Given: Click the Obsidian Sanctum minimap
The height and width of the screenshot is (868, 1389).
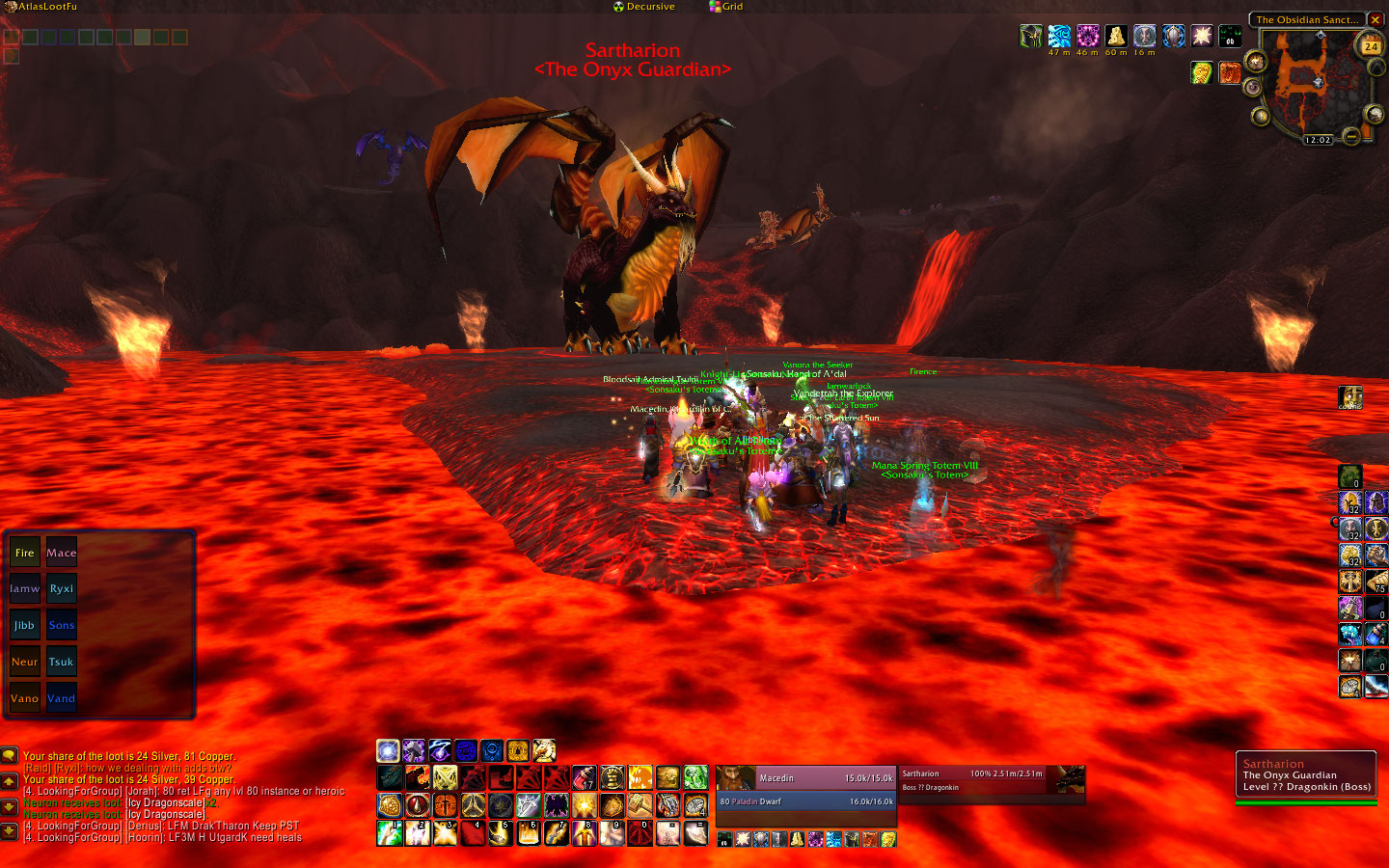Looking at the screenshot, I should click(x=1314, y=82).
